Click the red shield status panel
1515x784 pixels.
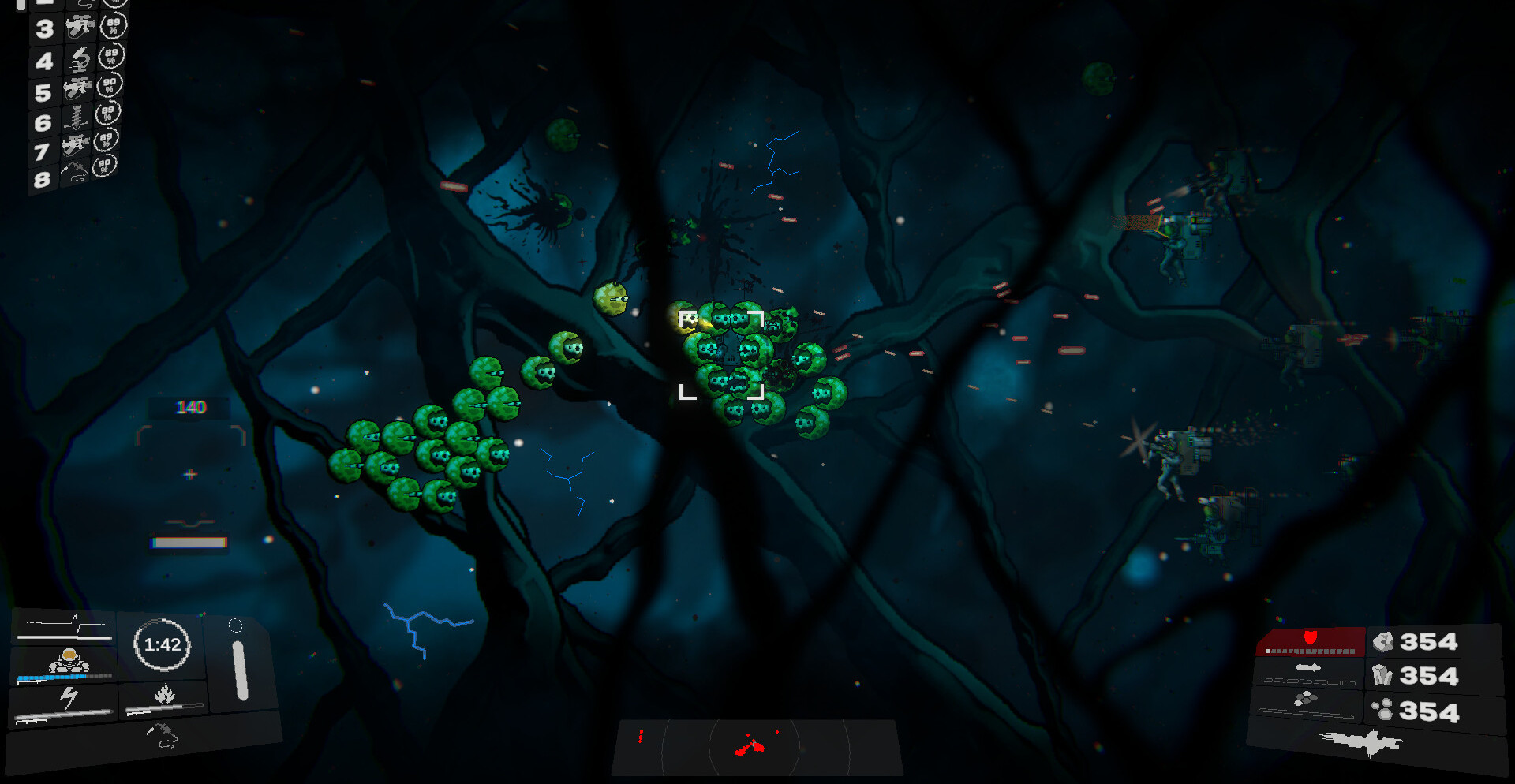pyautogui.click(x=1310, y=640)
